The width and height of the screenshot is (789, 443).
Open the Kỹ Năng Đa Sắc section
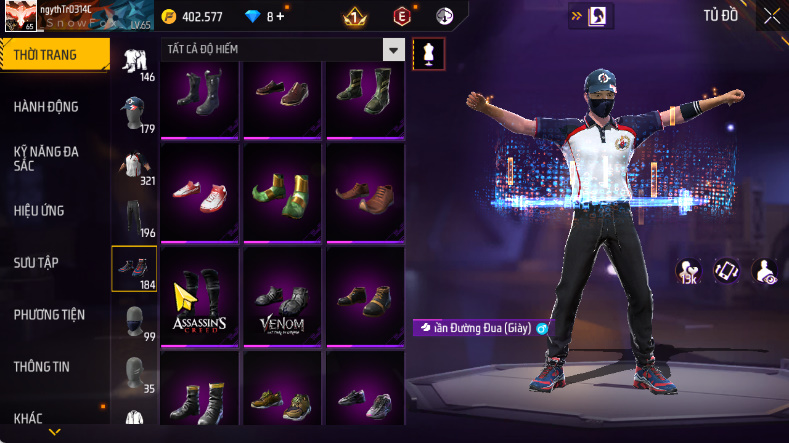[46, 158]
